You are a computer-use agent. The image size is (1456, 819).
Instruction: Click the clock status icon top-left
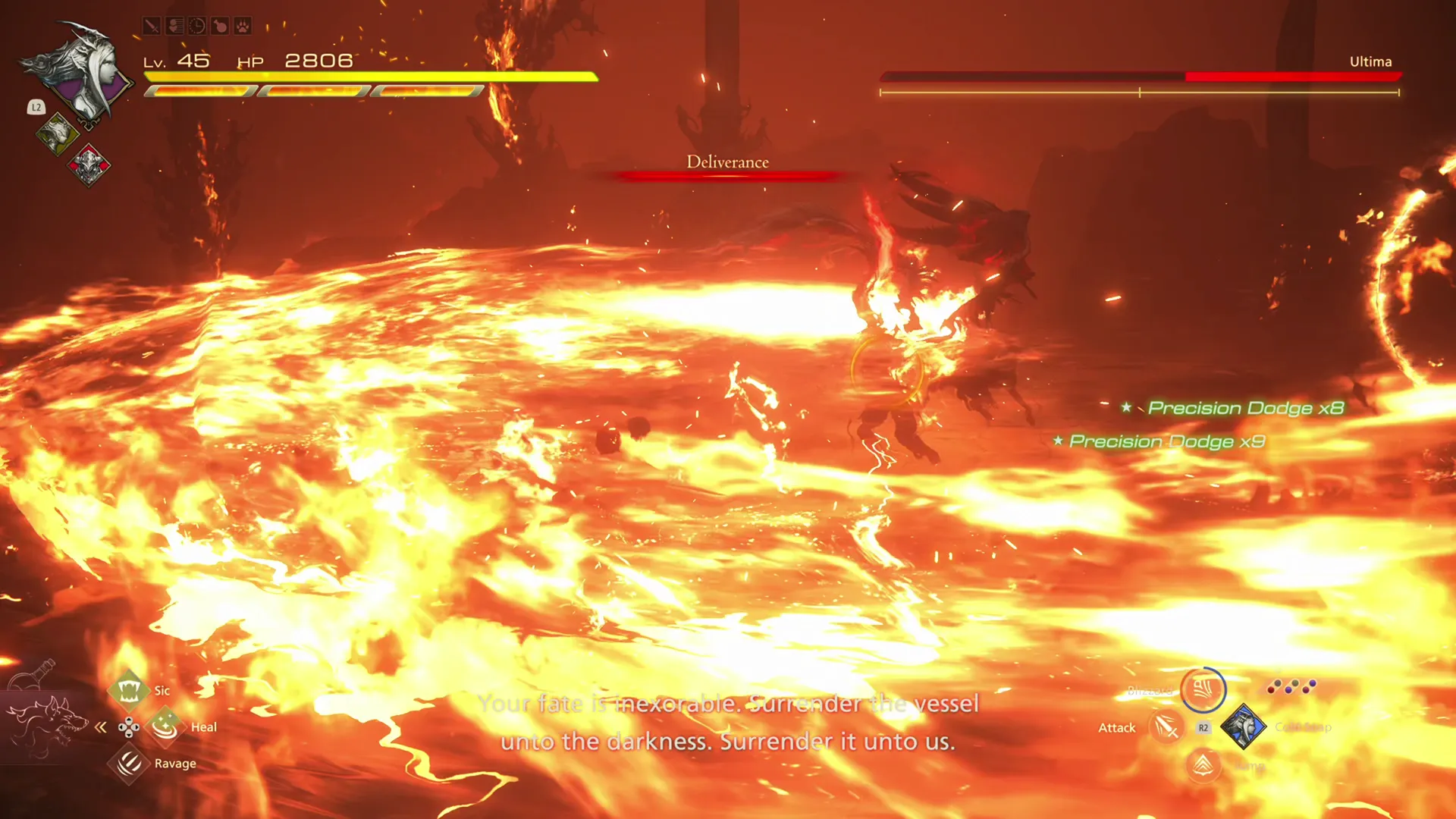point(196,27)
